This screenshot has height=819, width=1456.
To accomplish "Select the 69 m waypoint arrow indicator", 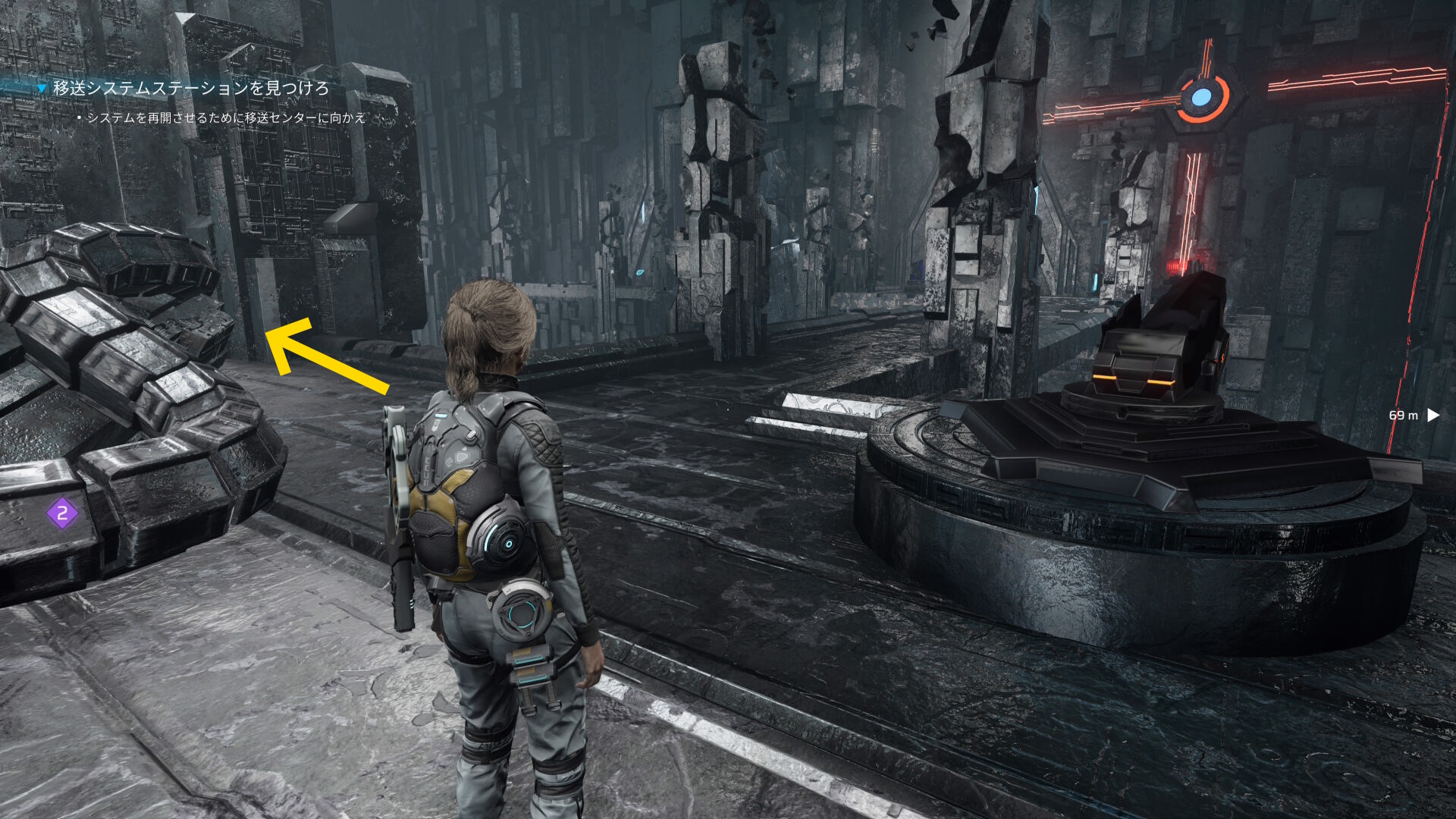I will [x=1432, y=415].
